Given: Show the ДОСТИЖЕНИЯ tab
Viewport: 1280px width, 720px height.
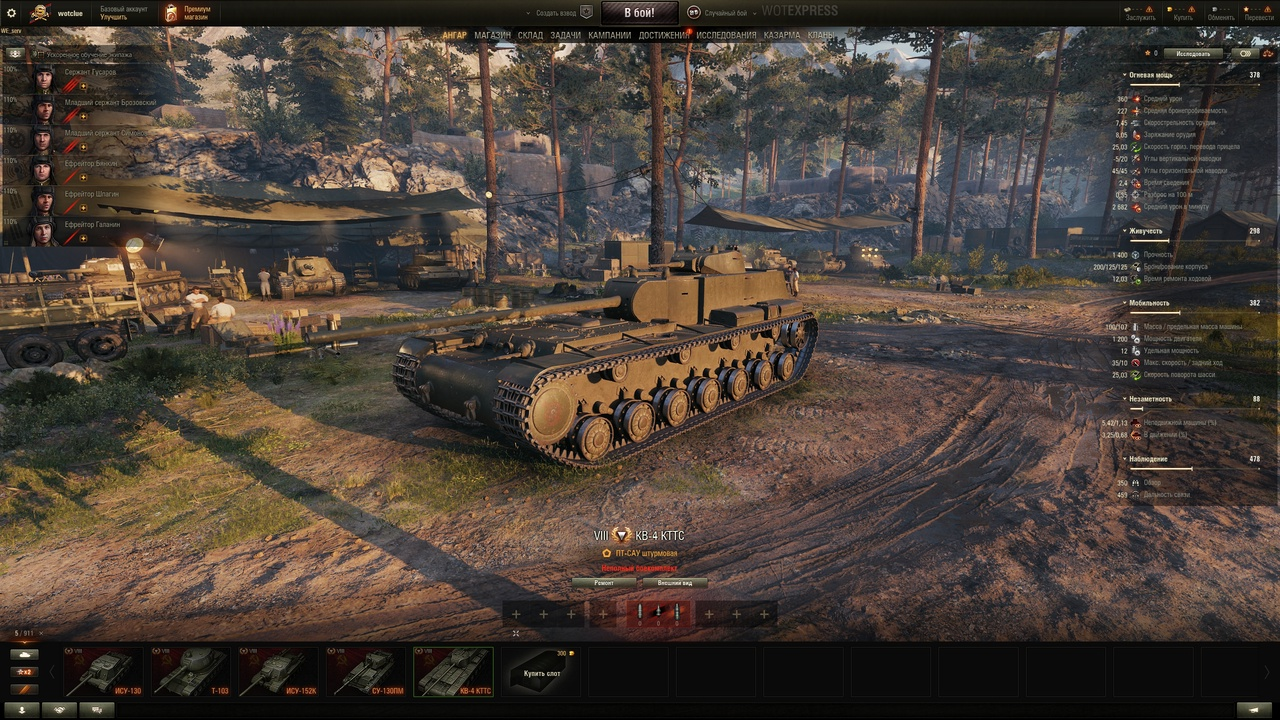Looking at the screenshot, I should click(x=663, y=35).
